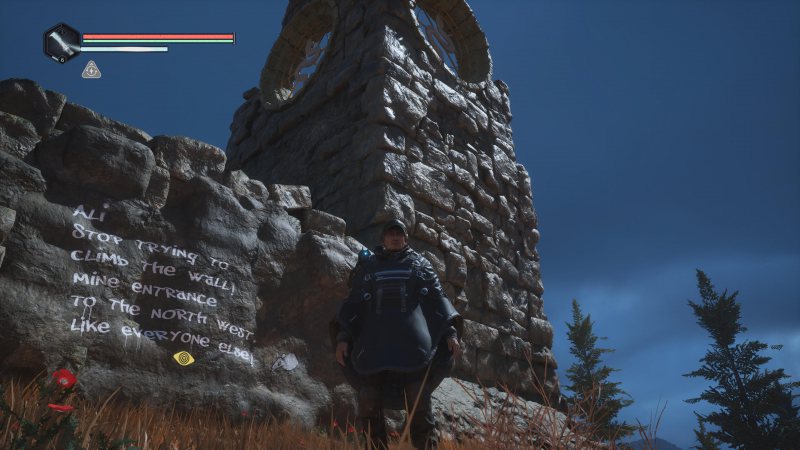Click the triangular lightning status icon
The image size is (800, 450).
91,70
